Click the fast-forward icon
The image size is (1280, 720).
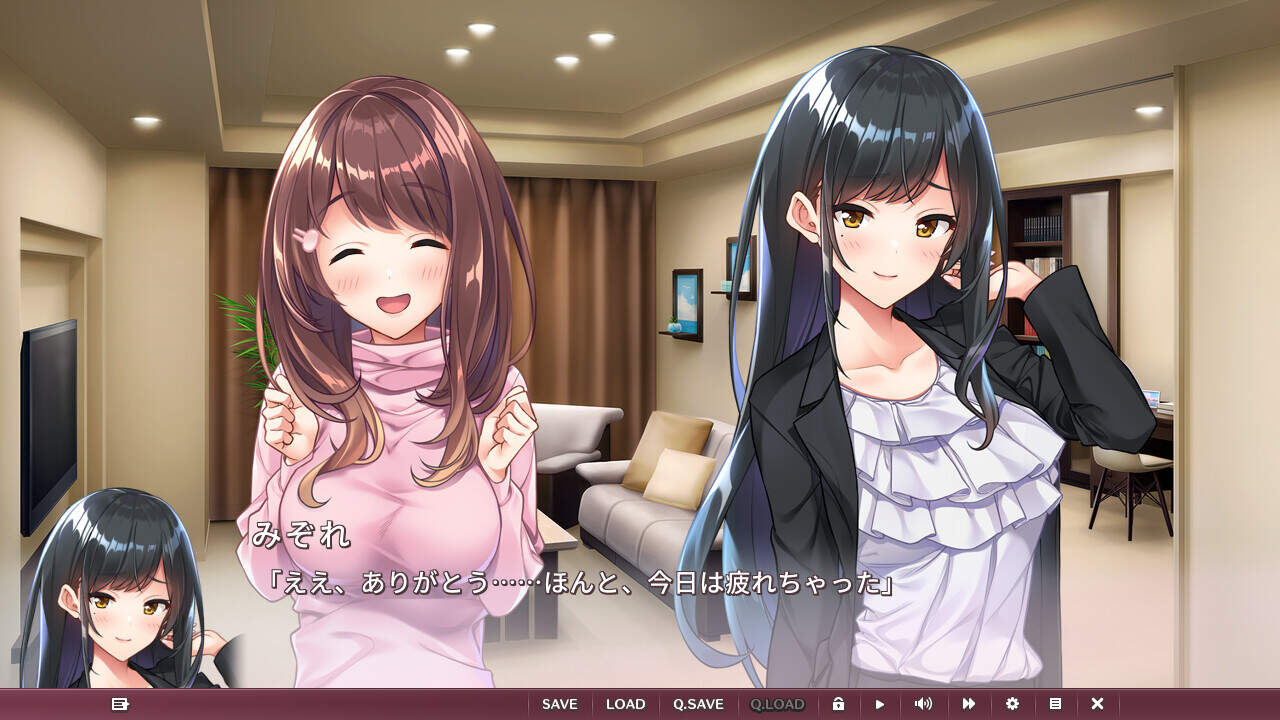(967, 704)
